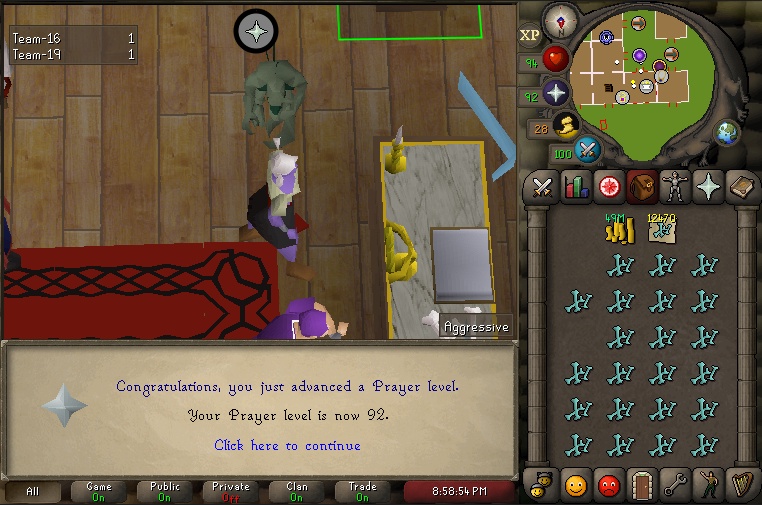Screen dimensions: 762x505
Task: Open the Combat Options tab
Action: (543, 186)
